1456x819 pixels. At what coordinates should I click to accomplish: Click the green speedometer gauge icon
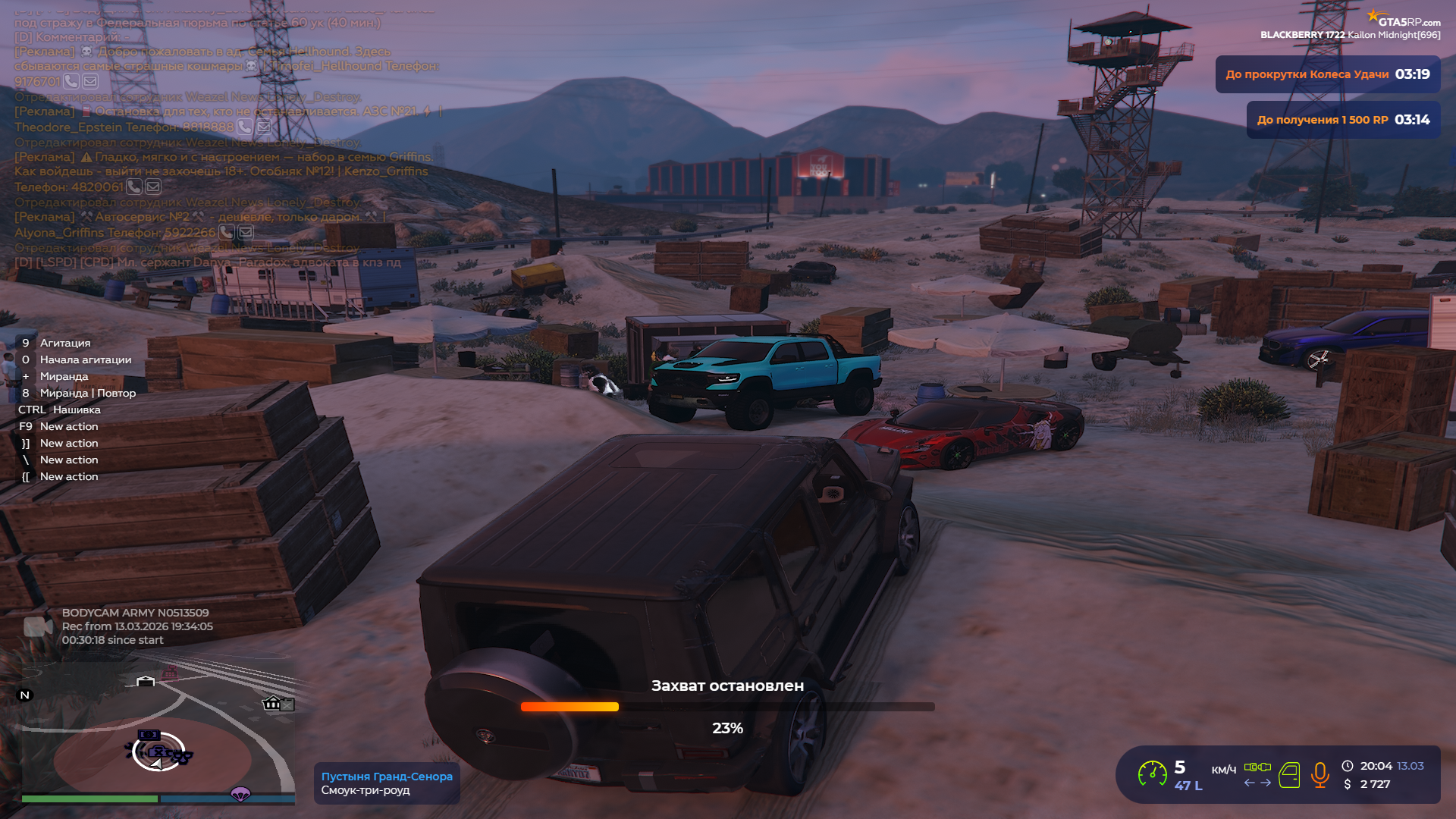pos(1152,774)
